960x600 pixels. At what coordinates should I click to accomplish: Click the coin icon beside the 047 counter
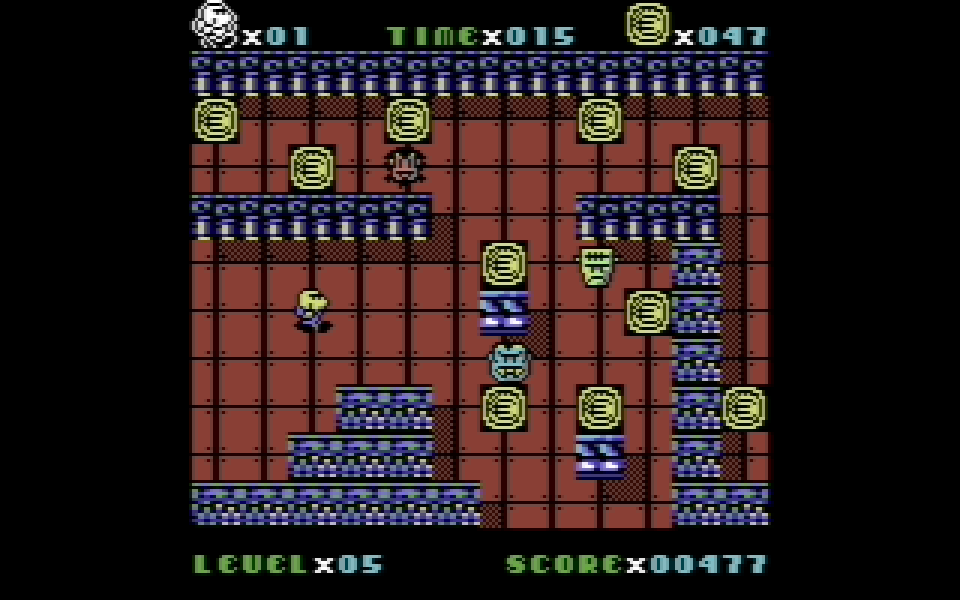click(x=648, y=24)
